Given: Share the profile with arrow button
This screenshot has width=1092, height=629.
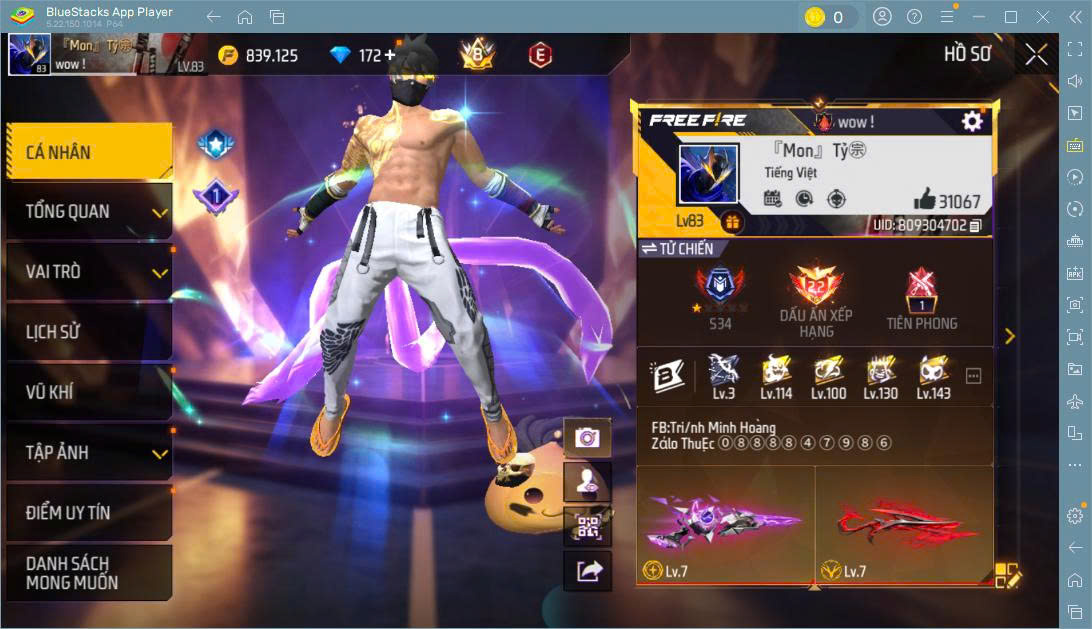Looking at the screenshot, I should point(587,570).
